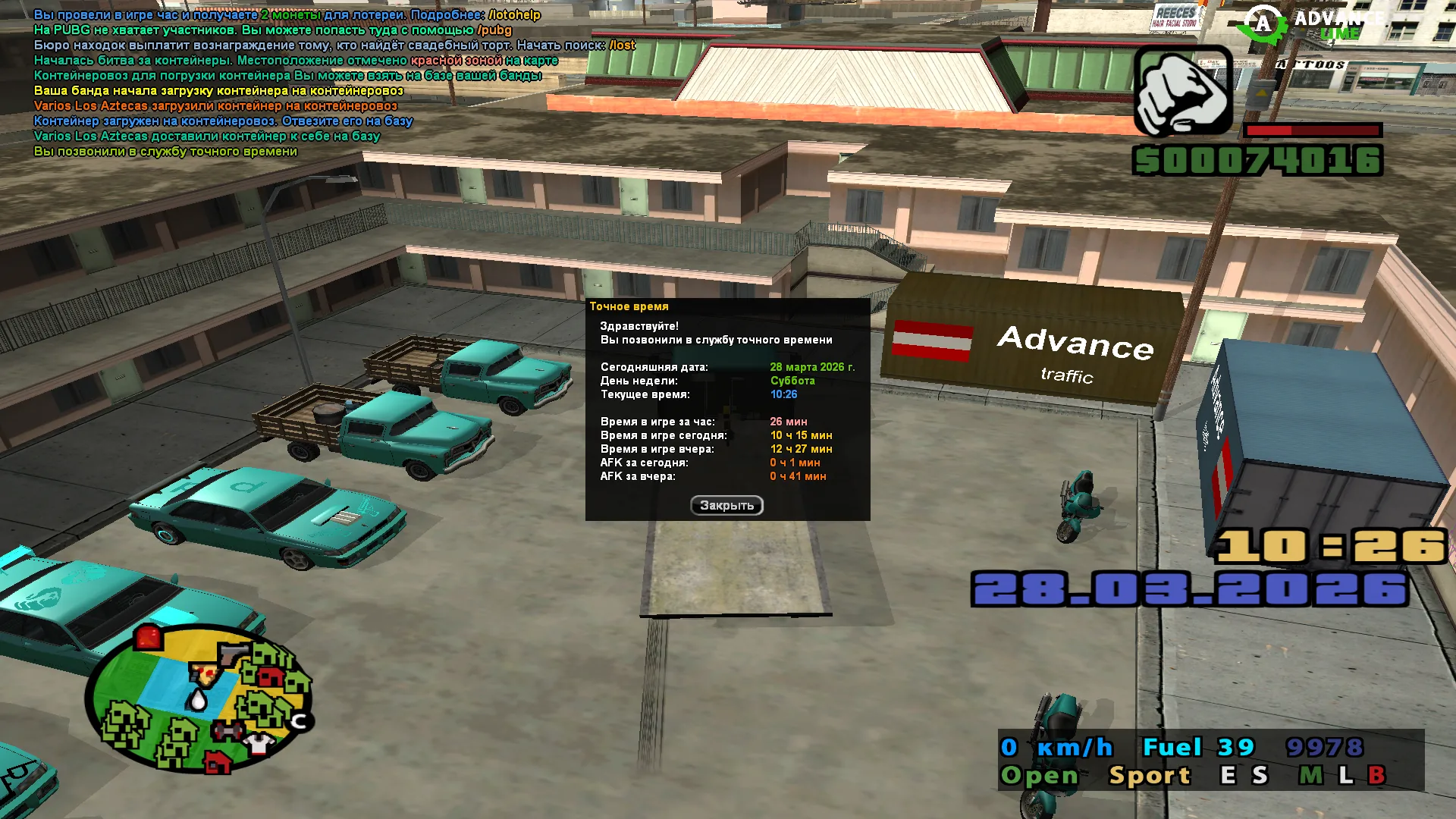1456x819 pixels.
Task: Click the north marker on the radar
Action: pos(298,720)
